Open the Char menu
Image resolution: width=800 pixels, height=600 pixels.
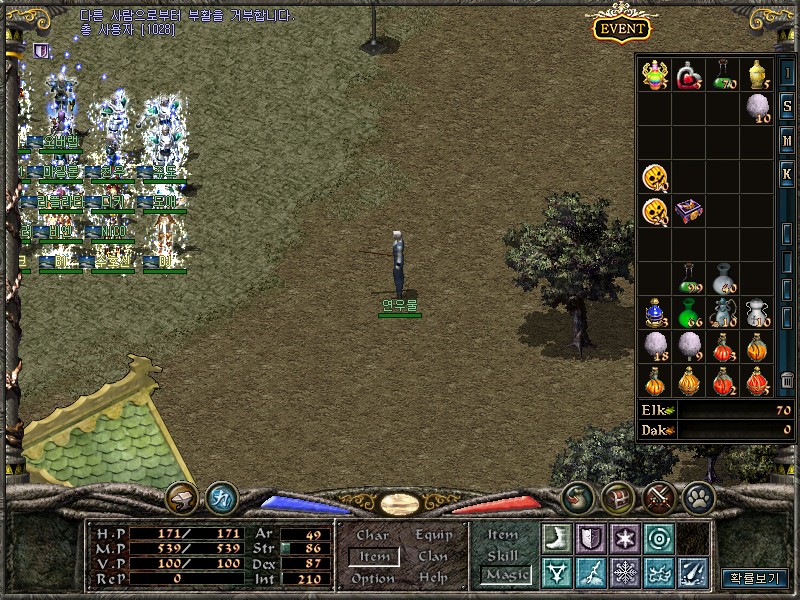pyautogui.click(x=372, y=536)
